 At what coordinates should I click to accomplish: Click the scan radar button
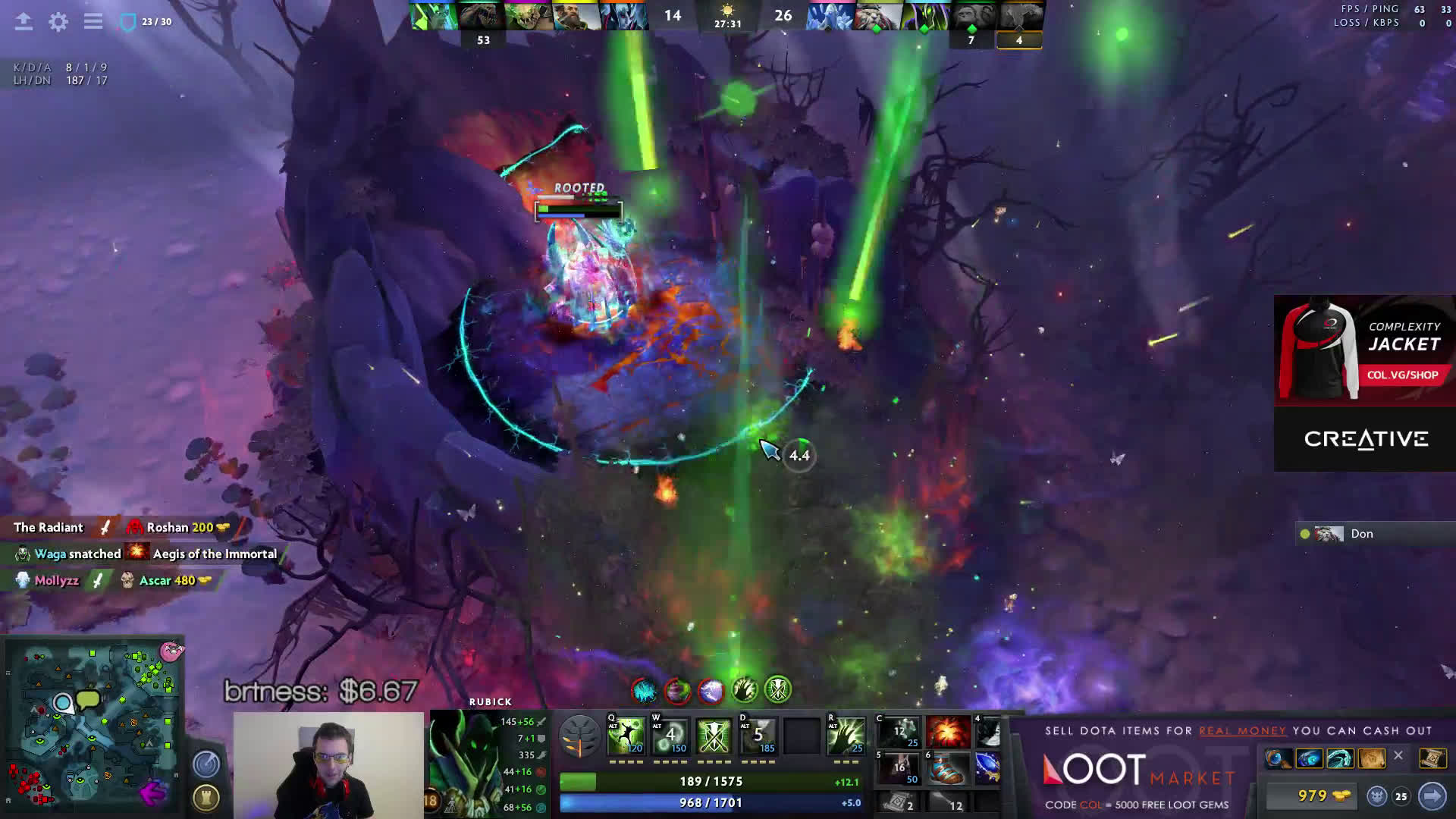[x=206, y=764]
